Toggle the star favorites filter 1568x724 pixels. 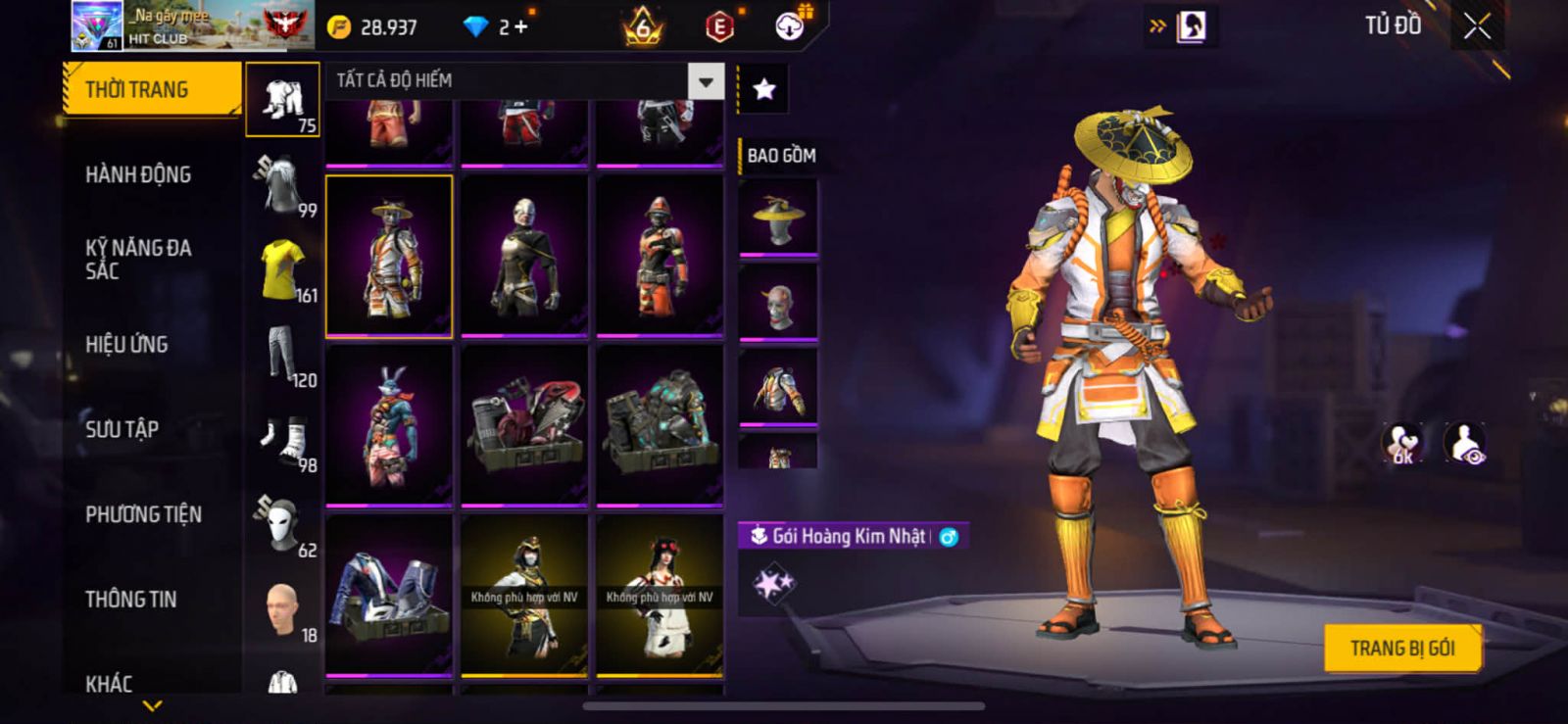(x=763, y=90)
